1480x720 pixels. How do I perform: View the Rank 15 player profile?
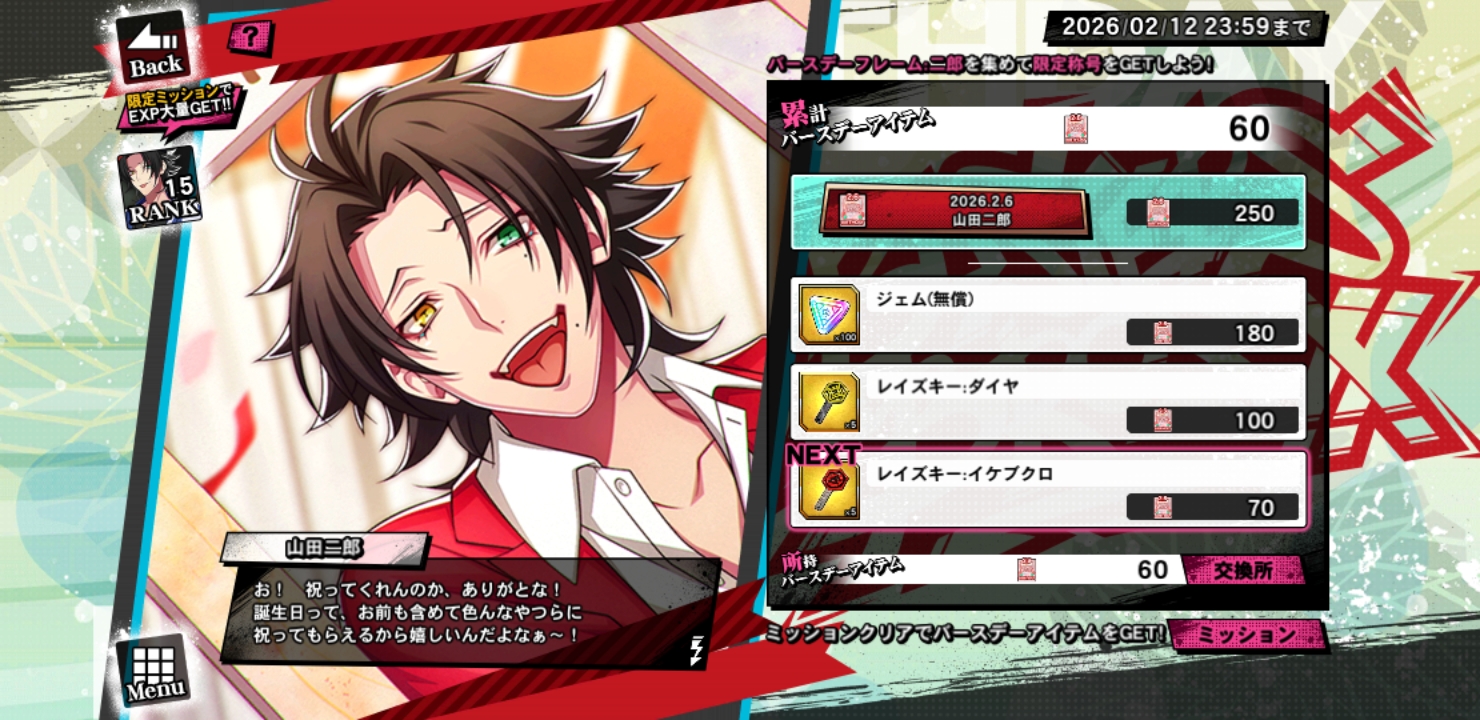158,189
